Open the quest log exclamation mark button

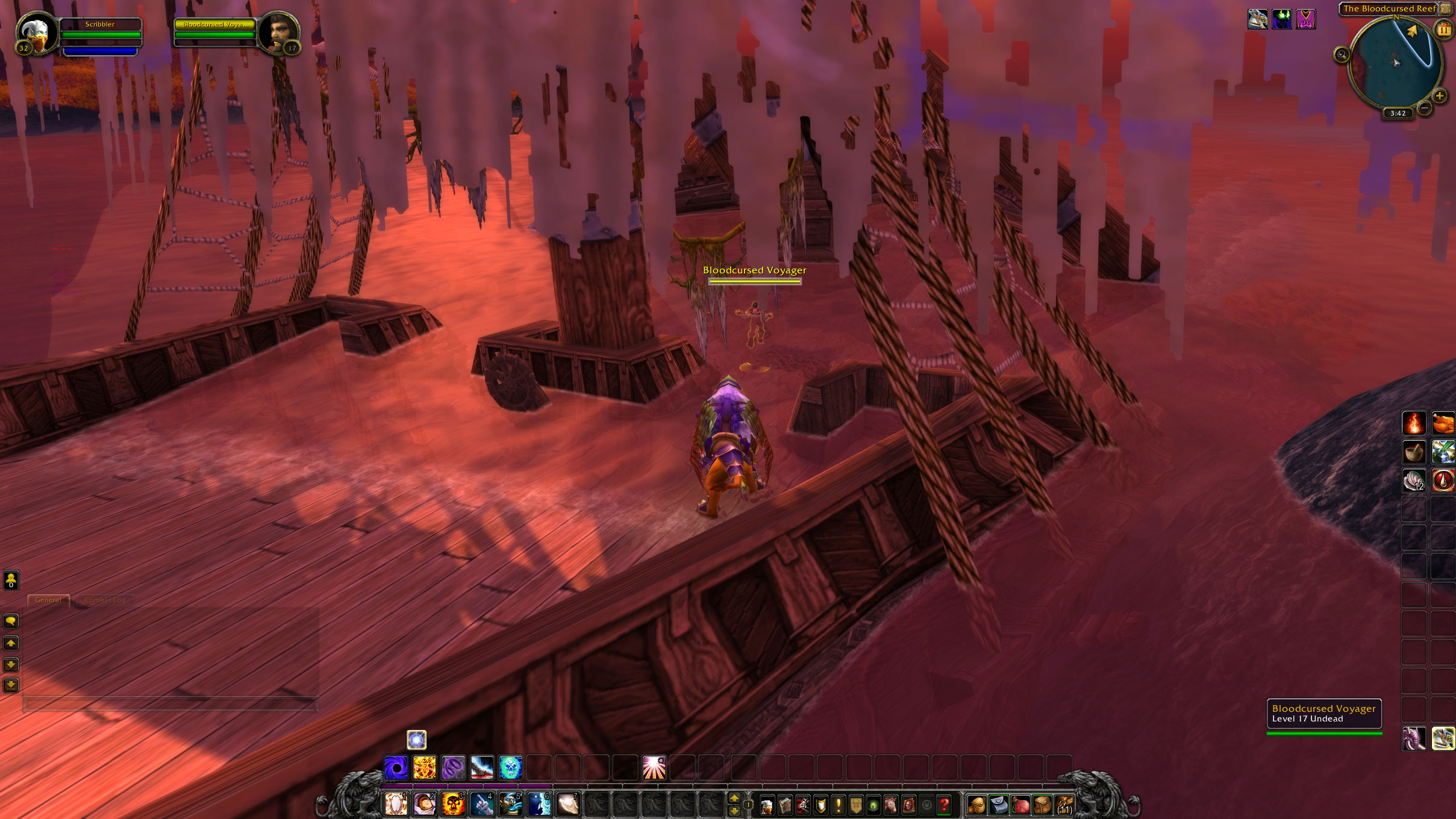(838, 805)
